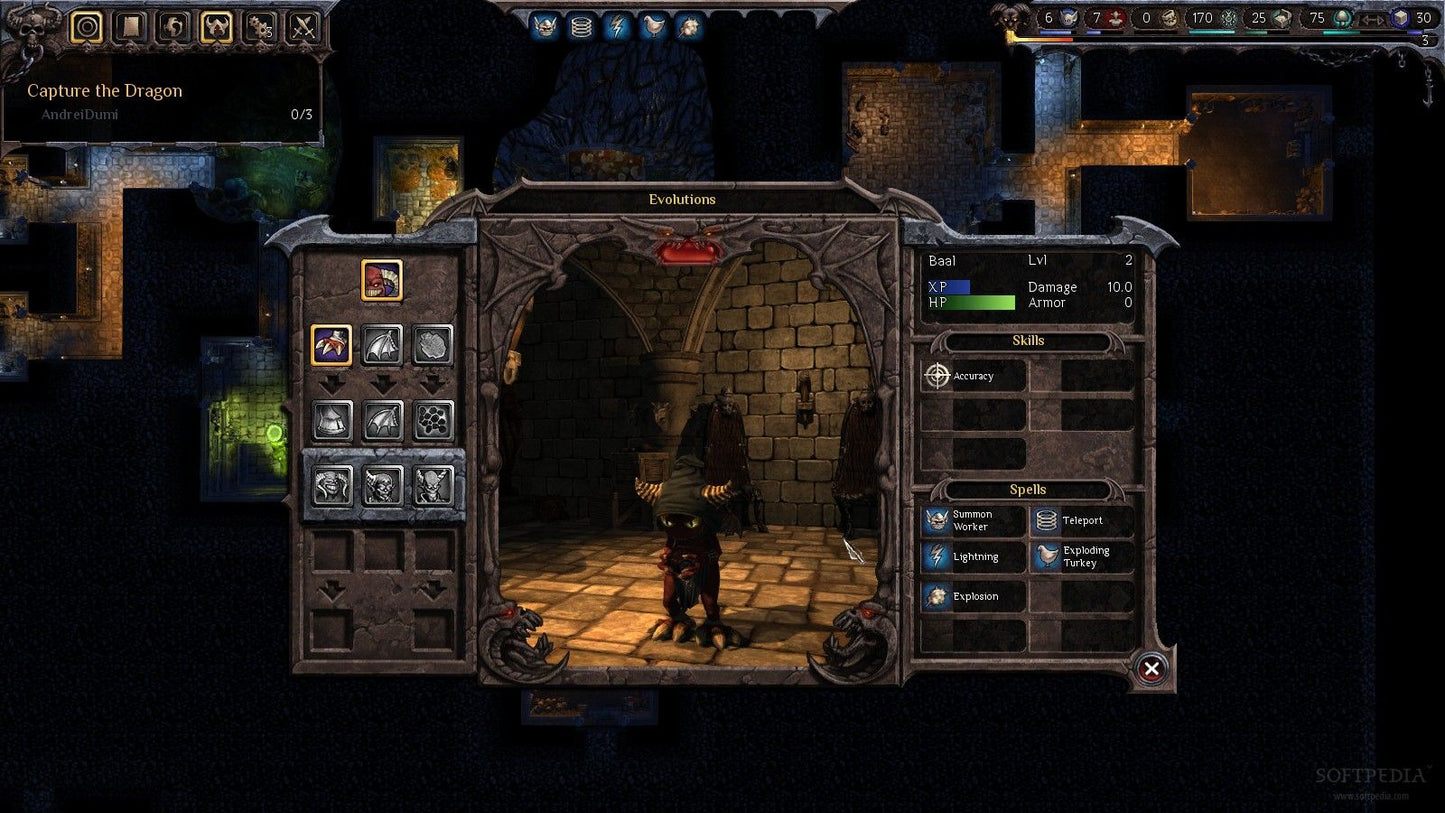
Task: Select the cluster of pebbles evolution
Action: pos(433,420)
